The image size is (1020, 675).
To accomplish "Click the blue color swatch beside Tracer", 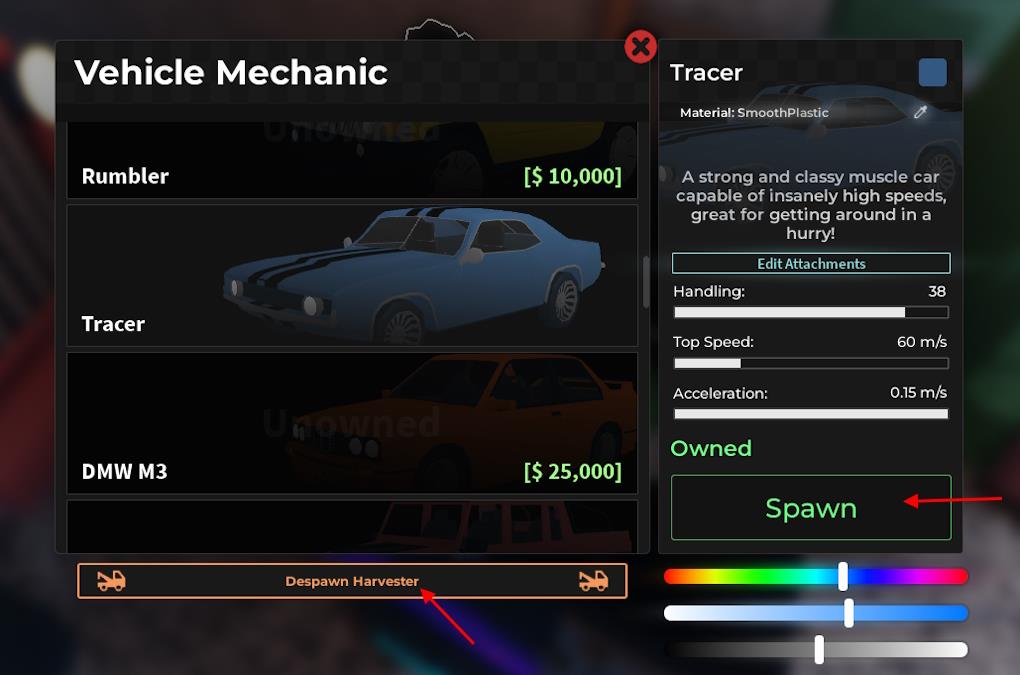I will pos(932,73).
